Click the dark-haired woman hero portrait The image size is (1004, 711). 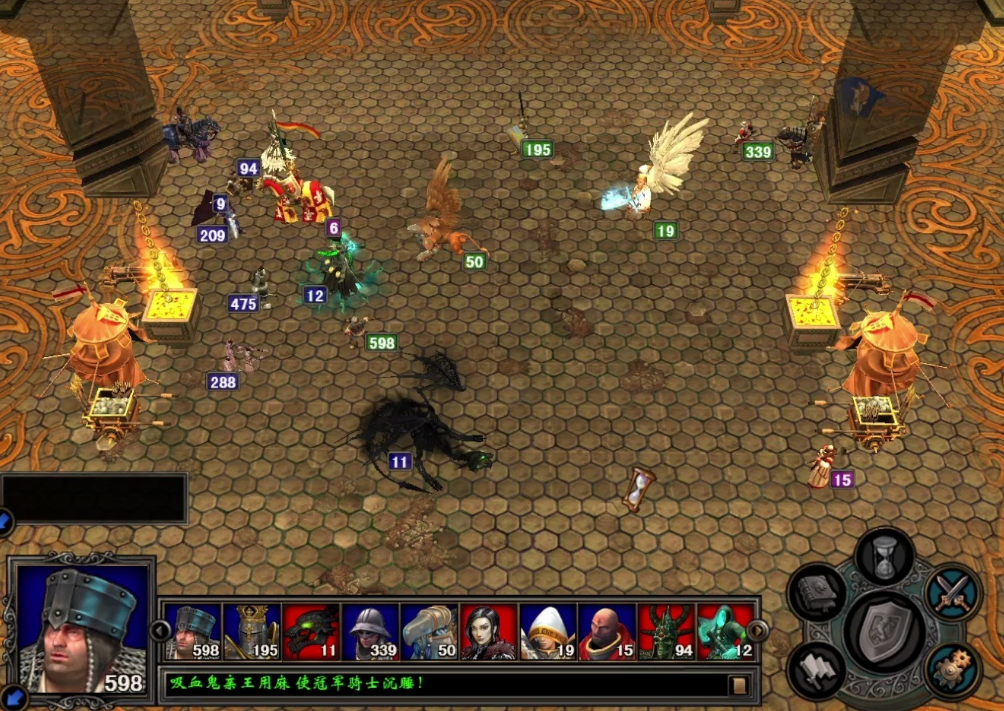488,632
